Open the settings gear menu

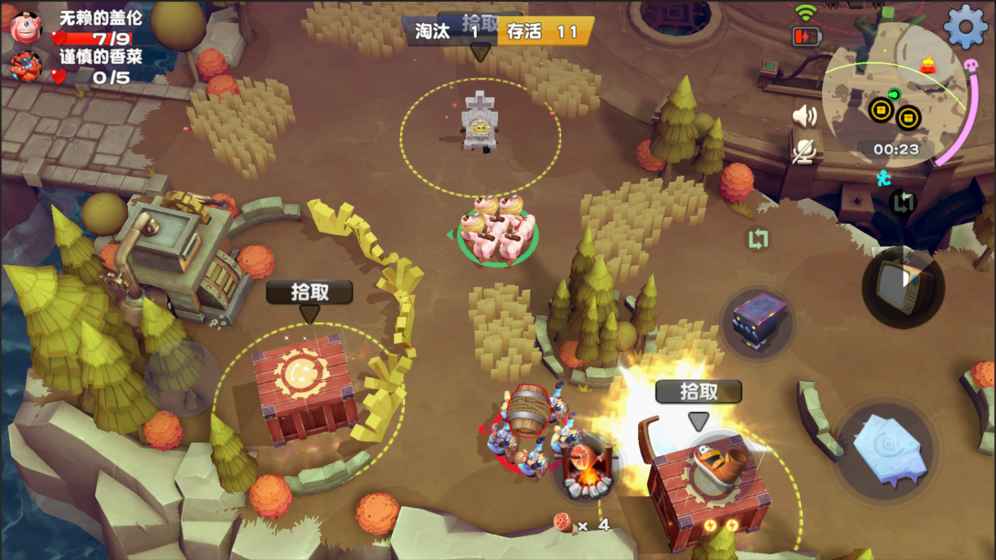click(x=965, y=27)
